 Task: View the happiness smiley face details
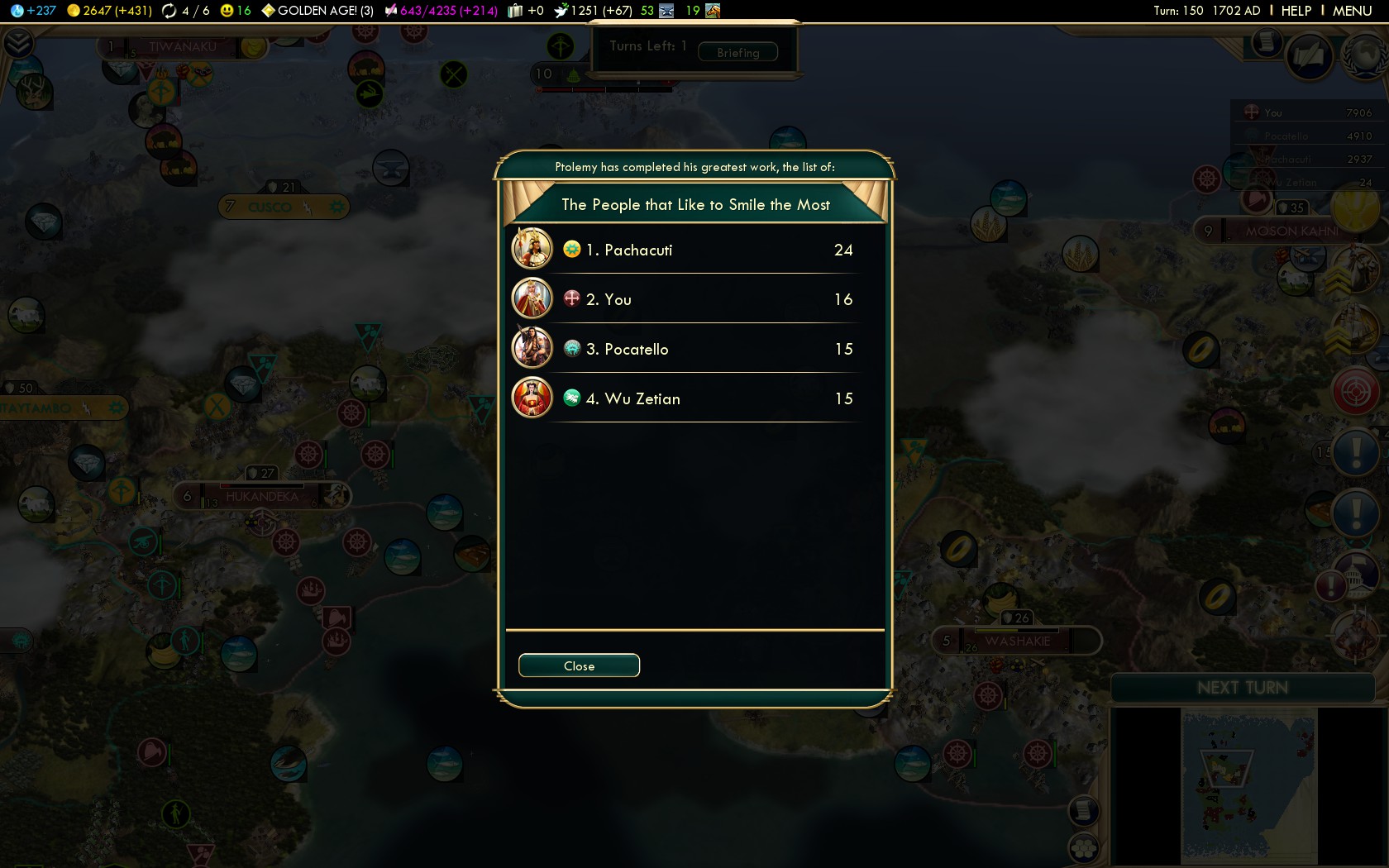click(x=235, y=11)
